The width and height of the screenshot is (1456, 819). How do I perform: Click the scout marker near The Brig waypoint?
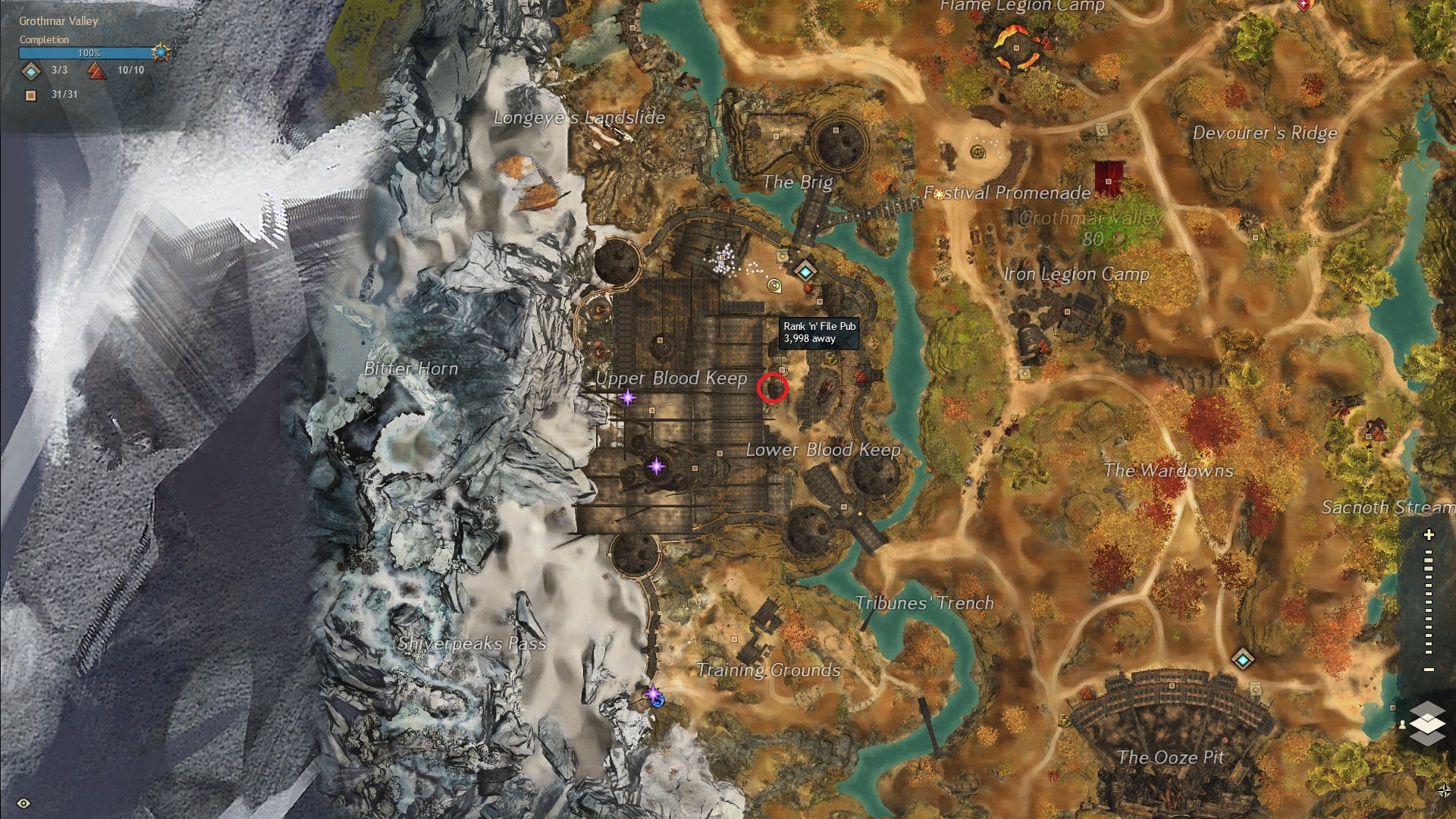(774, 286)
